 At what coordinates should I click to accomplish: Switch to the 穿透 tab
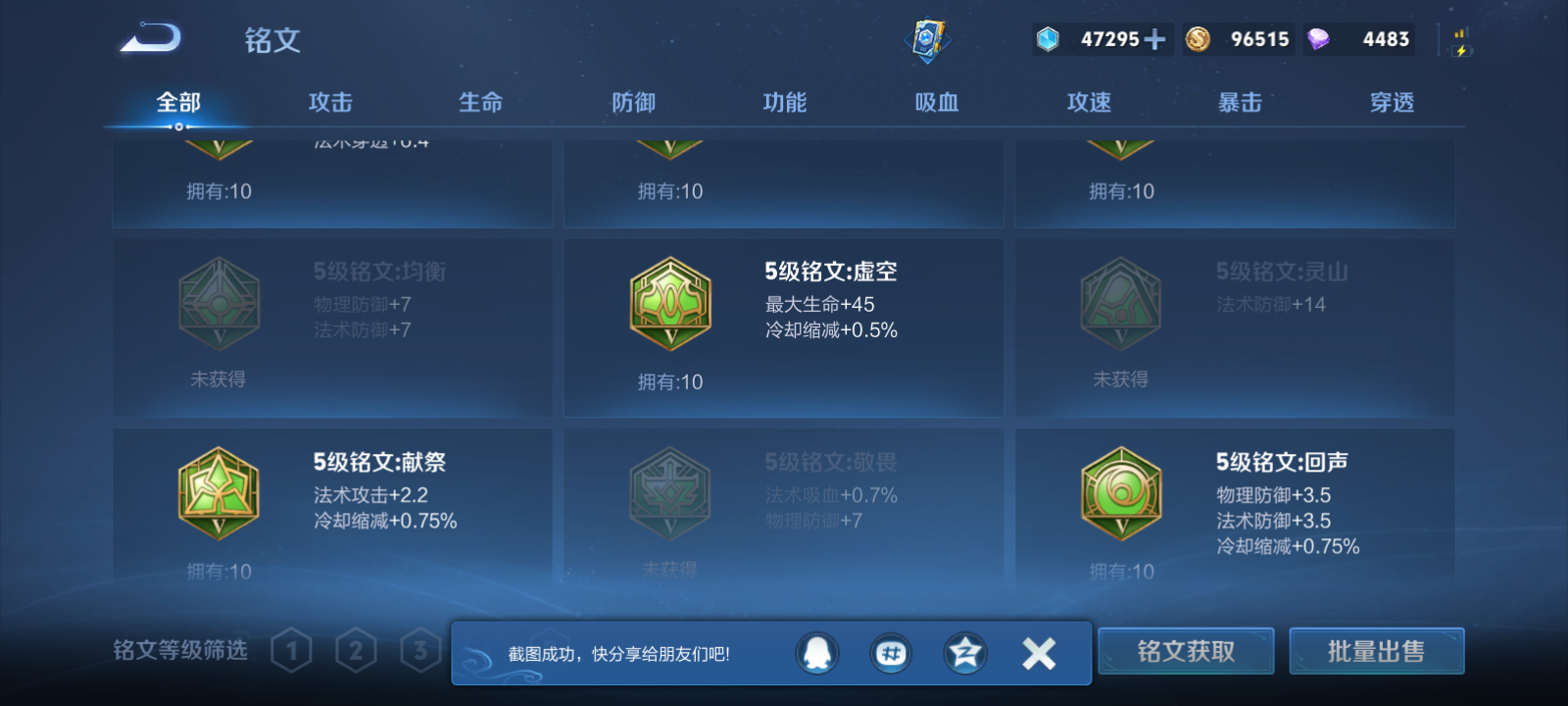(x=1393, y=101)
